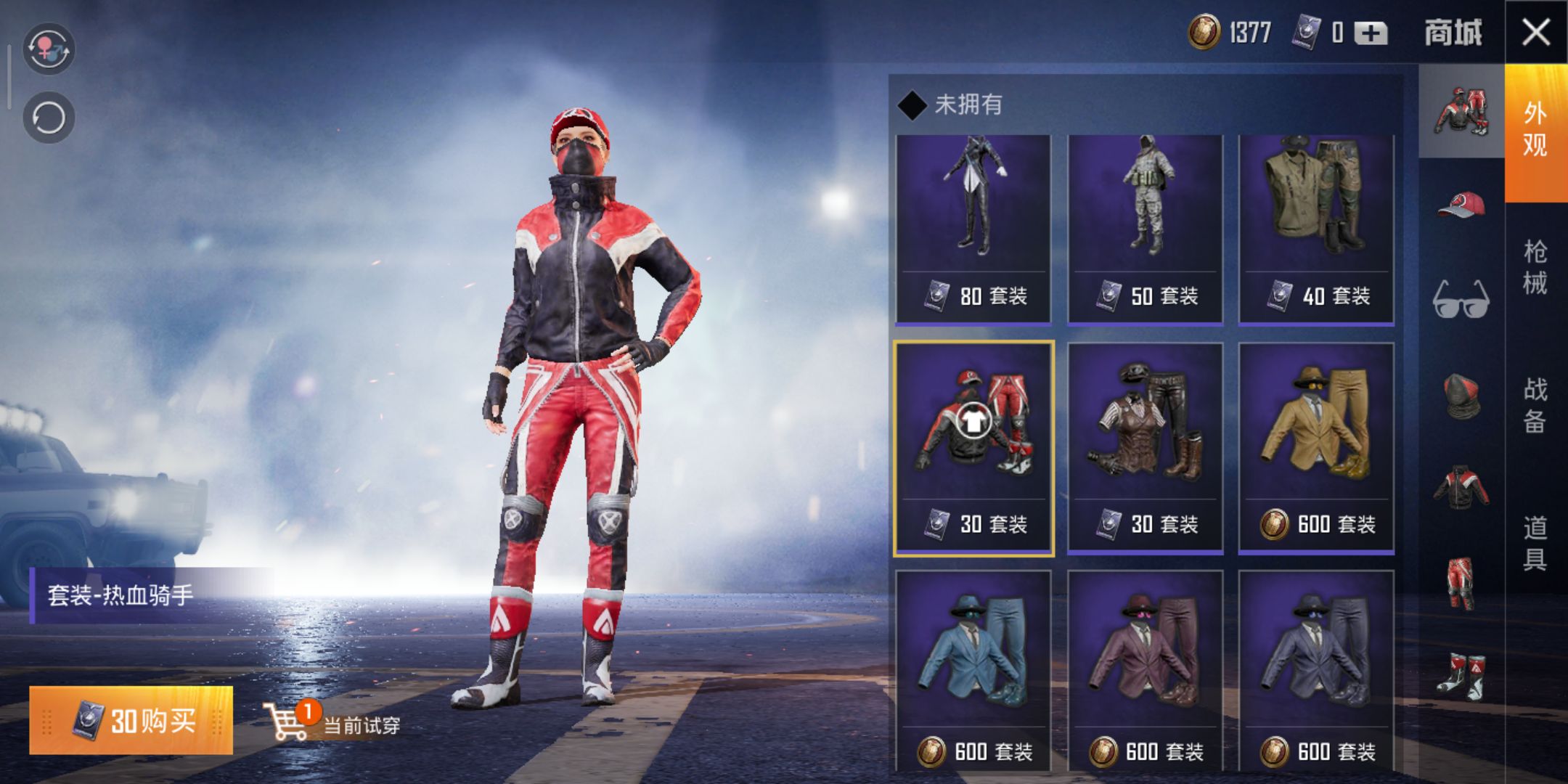1568x784 pixels.
Task: Close the shop with the X button
Action: click(x=1536, y=33)
